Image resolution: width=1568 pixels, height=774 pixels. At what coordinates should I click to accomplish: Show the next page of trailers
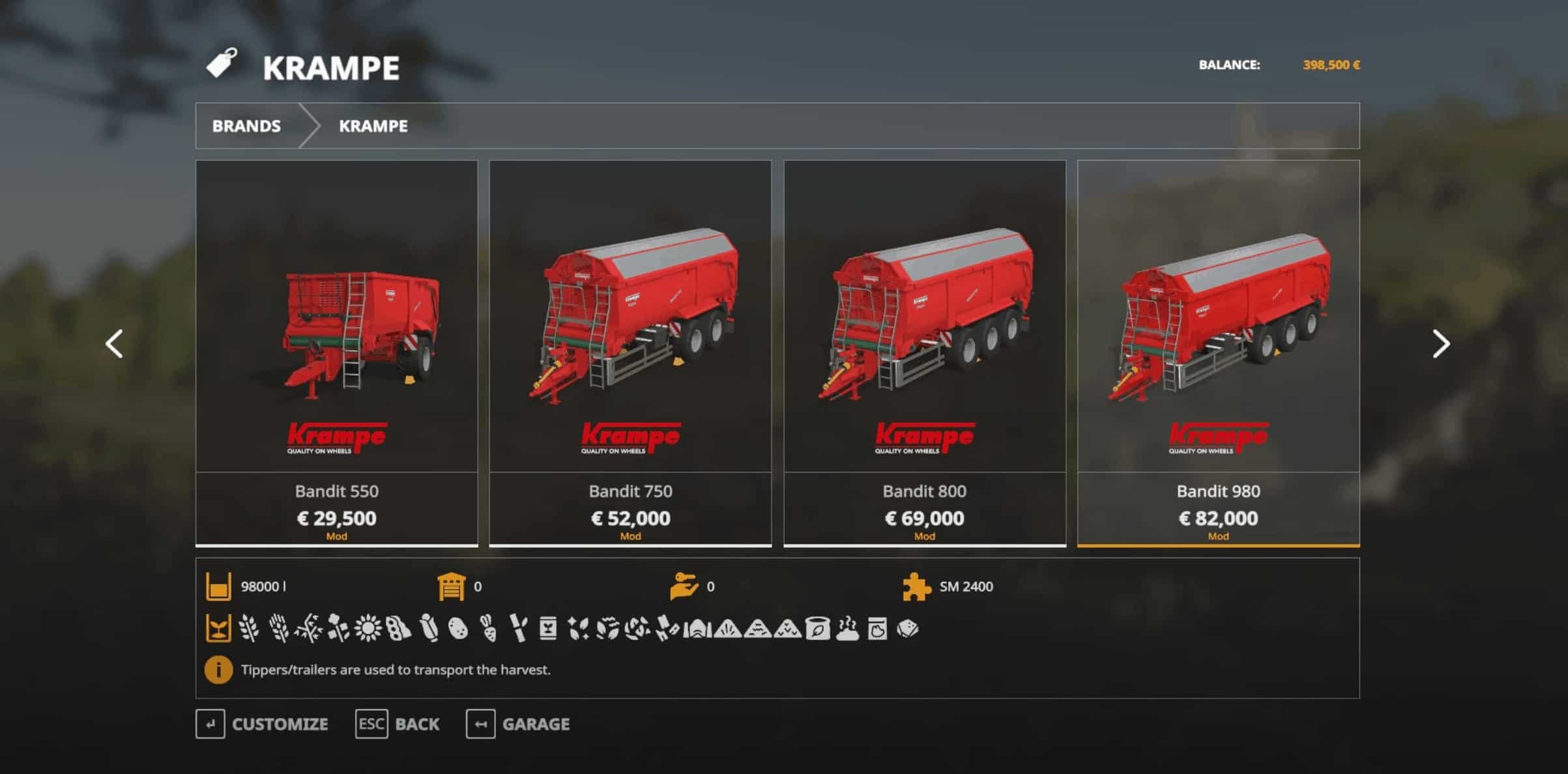point(1441,344)
